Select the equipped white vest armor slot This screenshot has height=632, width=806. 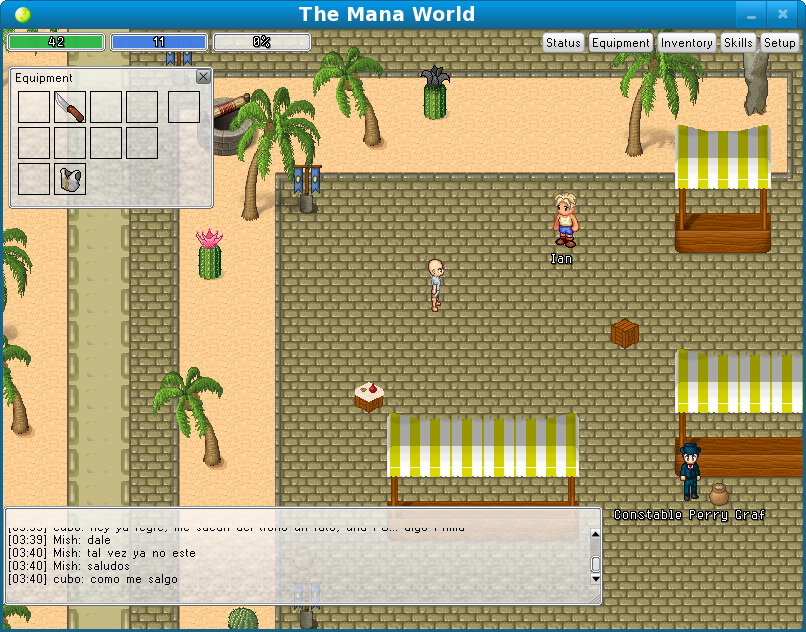point(70,179)
